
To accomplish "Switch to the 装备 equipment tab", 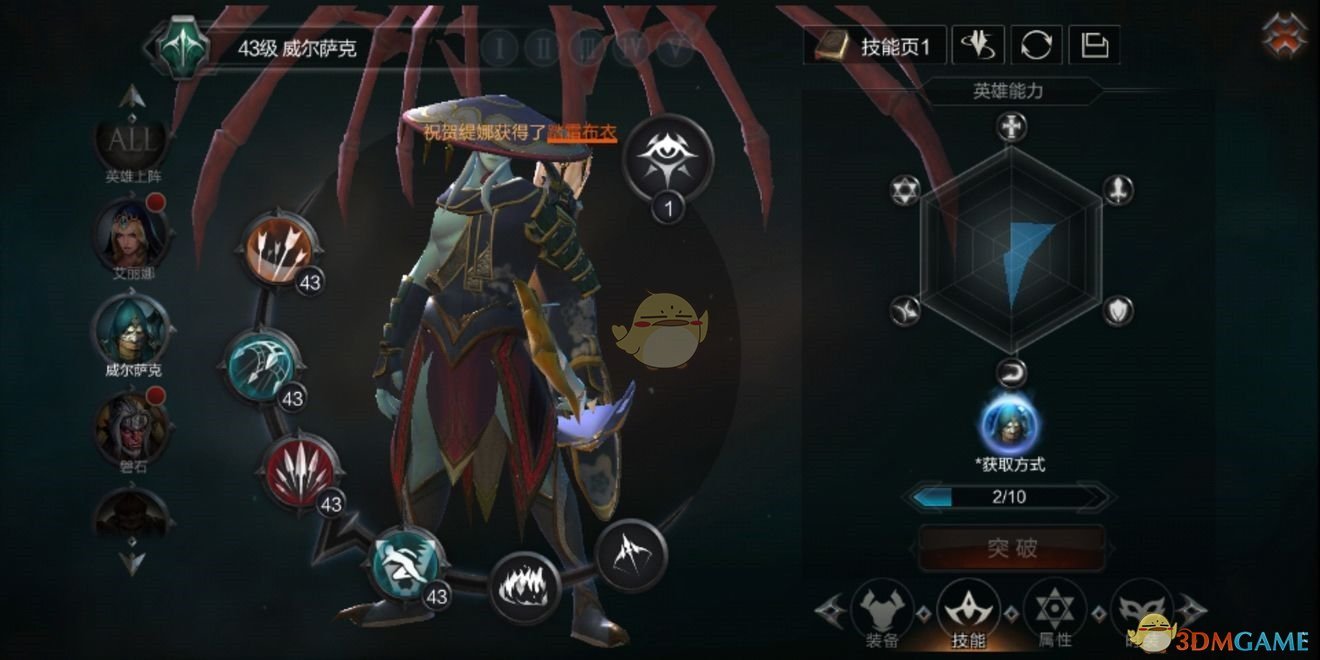I will [884, 610].
